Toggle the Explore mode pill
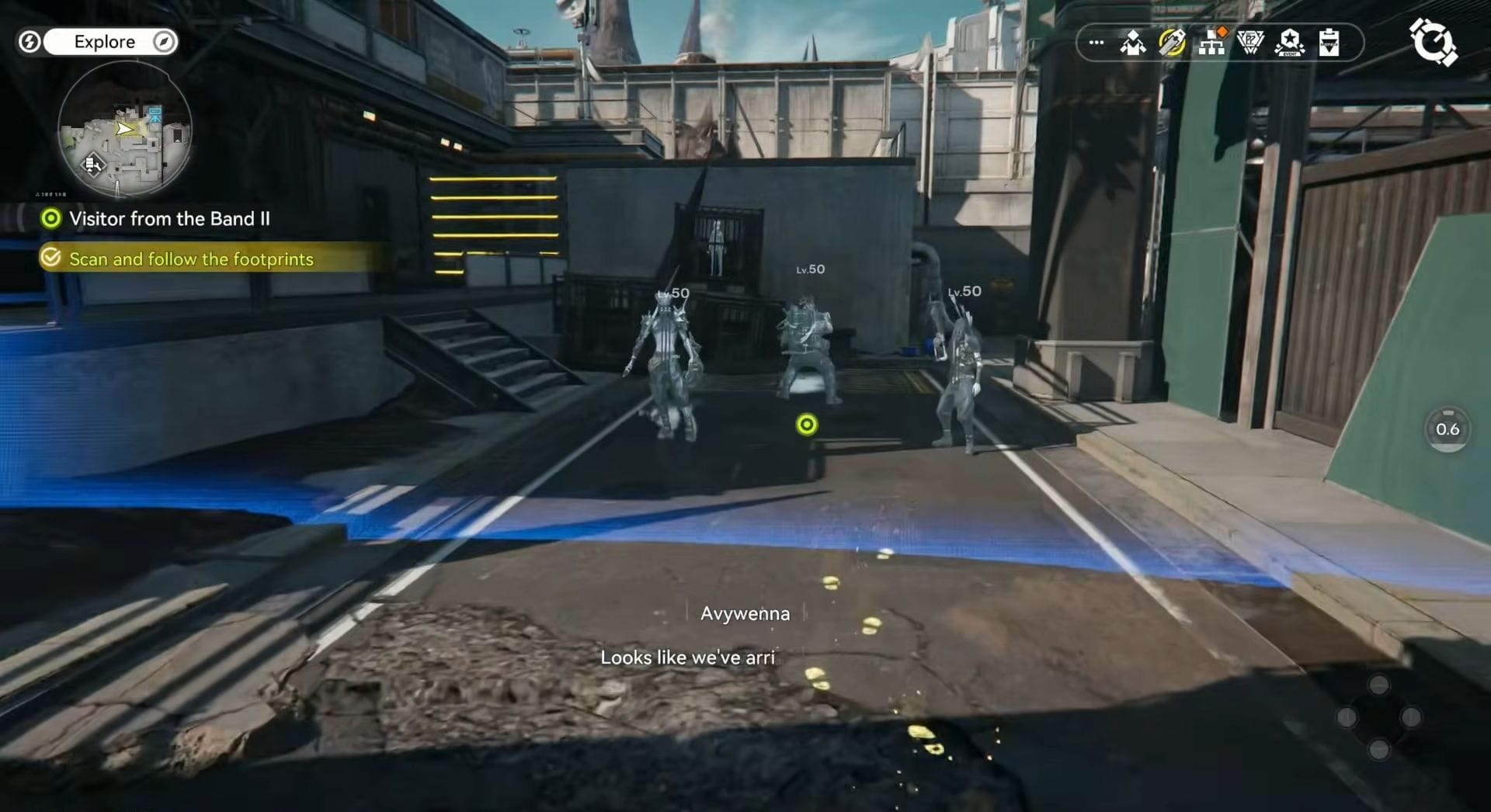This screenshot has height=812, width=1491. tap(104, 42)
